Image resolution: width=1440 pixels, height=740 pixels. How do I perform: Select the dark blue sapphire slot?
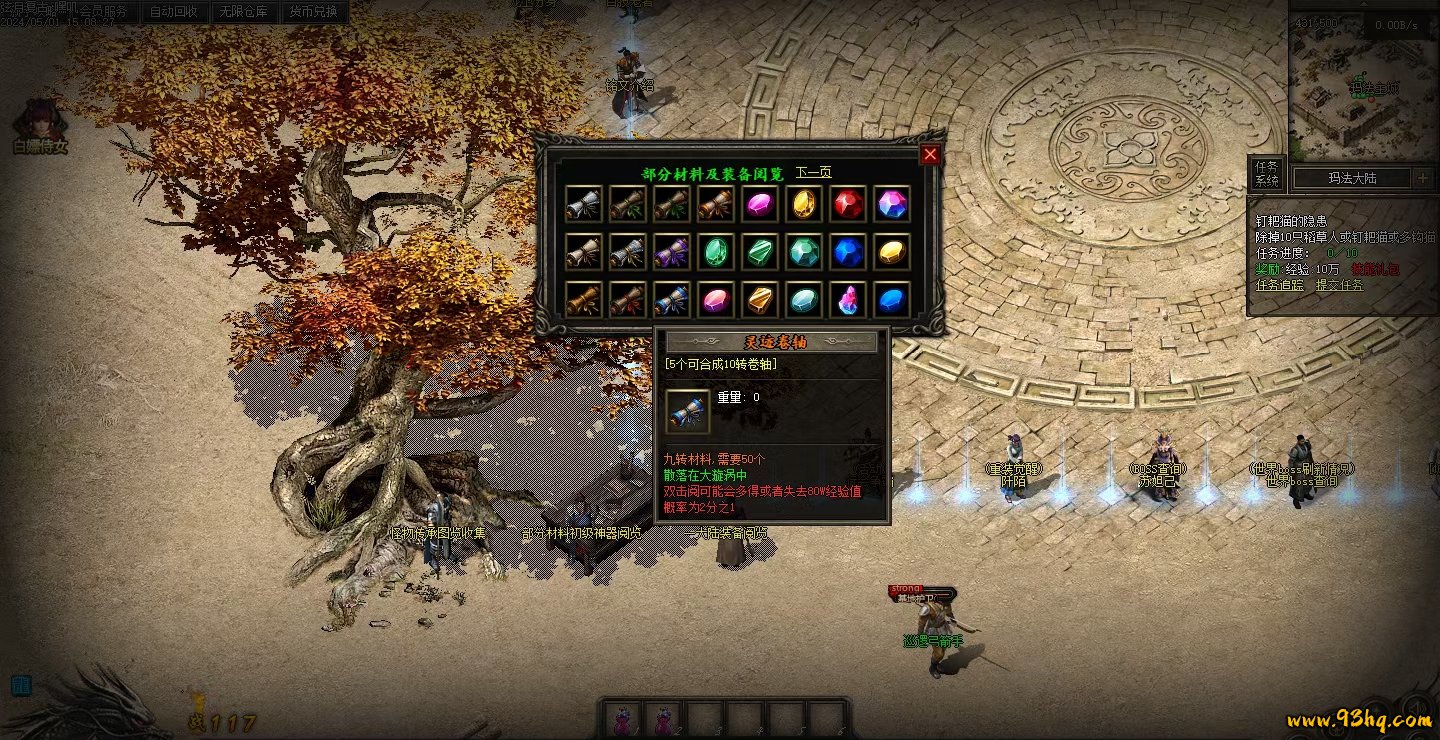coord(847,252)
